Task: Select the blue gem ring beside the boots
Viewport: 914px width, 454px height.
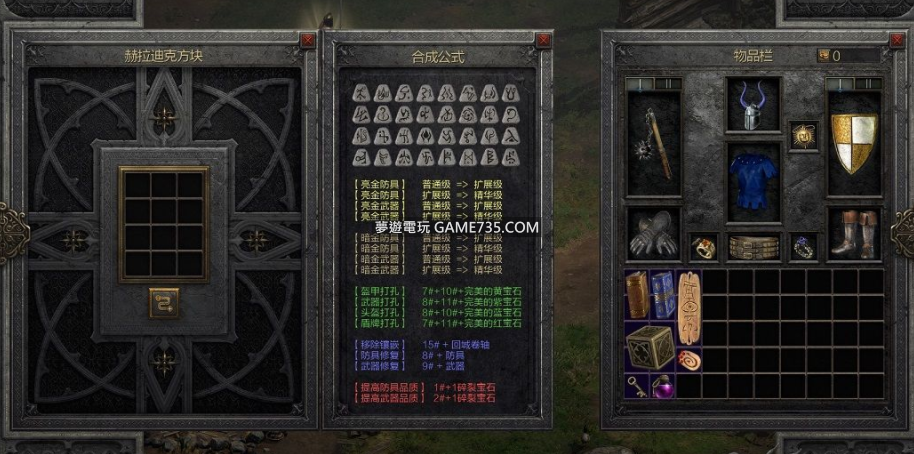Action: pos(802,247)
